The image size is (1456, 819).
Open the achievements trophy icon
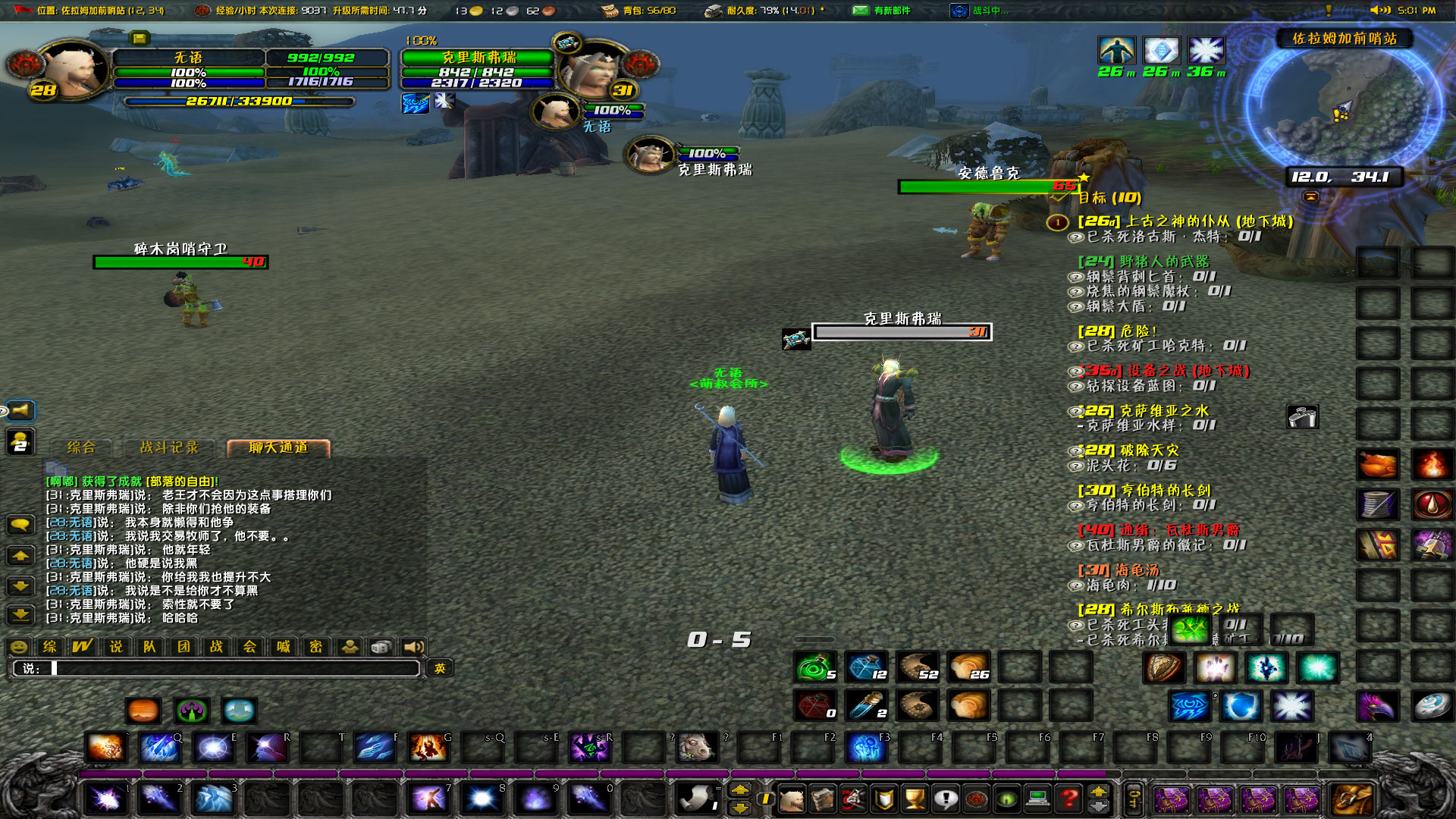click(914, 800)
